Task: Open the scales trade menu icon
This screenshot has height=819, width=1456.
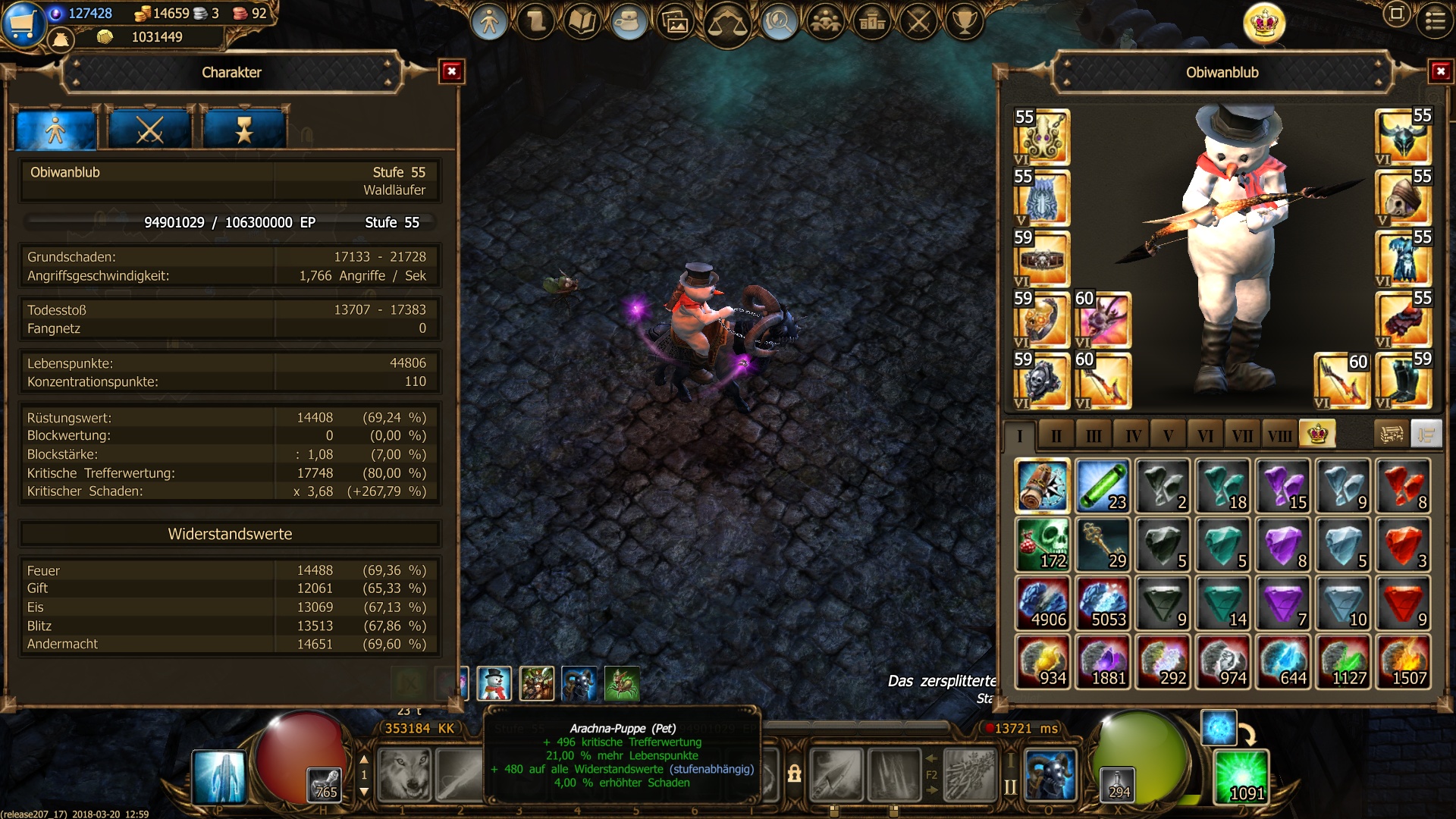Action: (726, 24)
